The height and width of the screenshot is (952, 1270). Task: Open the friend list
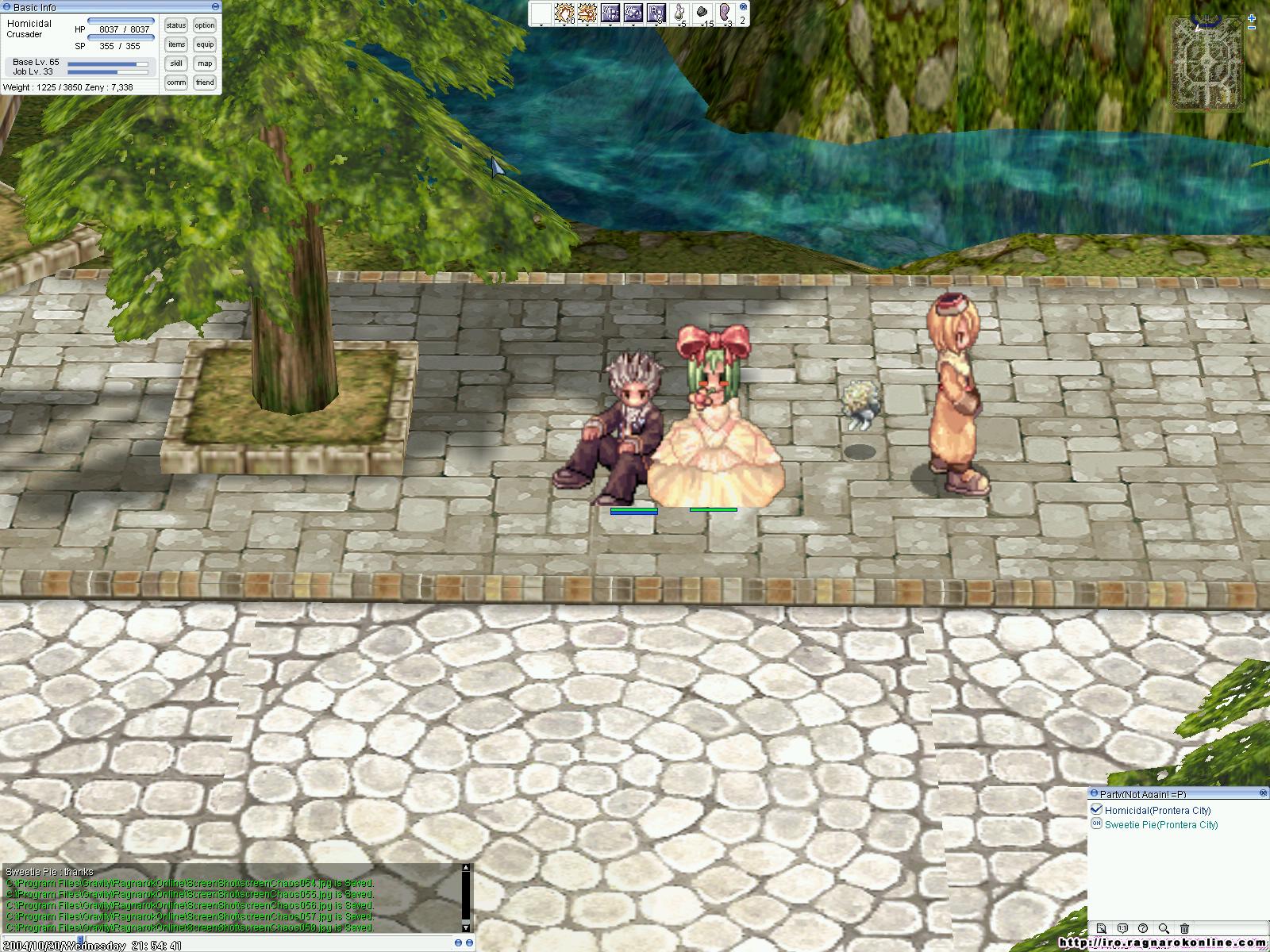(x=205, y=83)
